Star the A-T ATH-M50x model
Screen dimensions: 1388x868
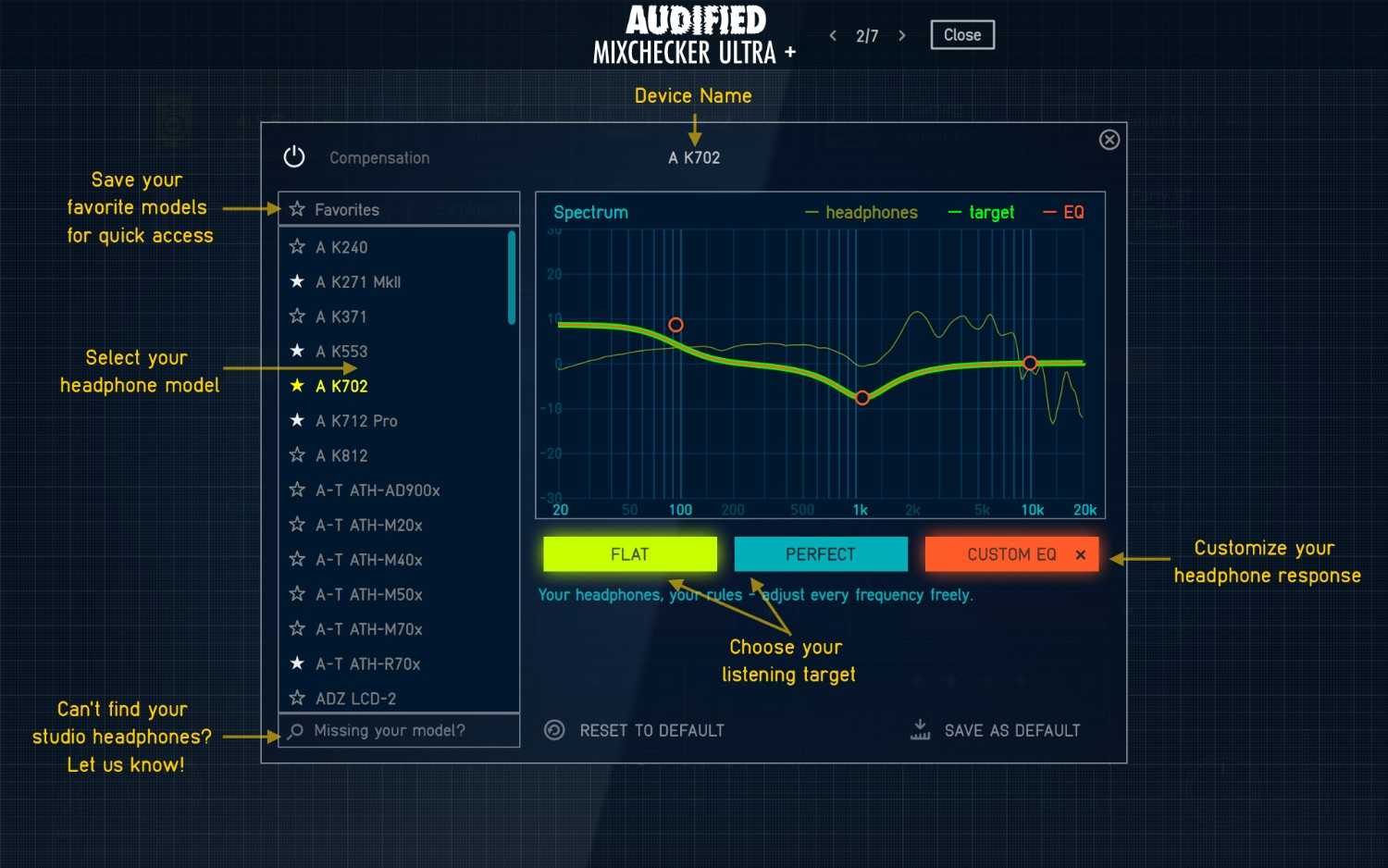click(296, 594)
